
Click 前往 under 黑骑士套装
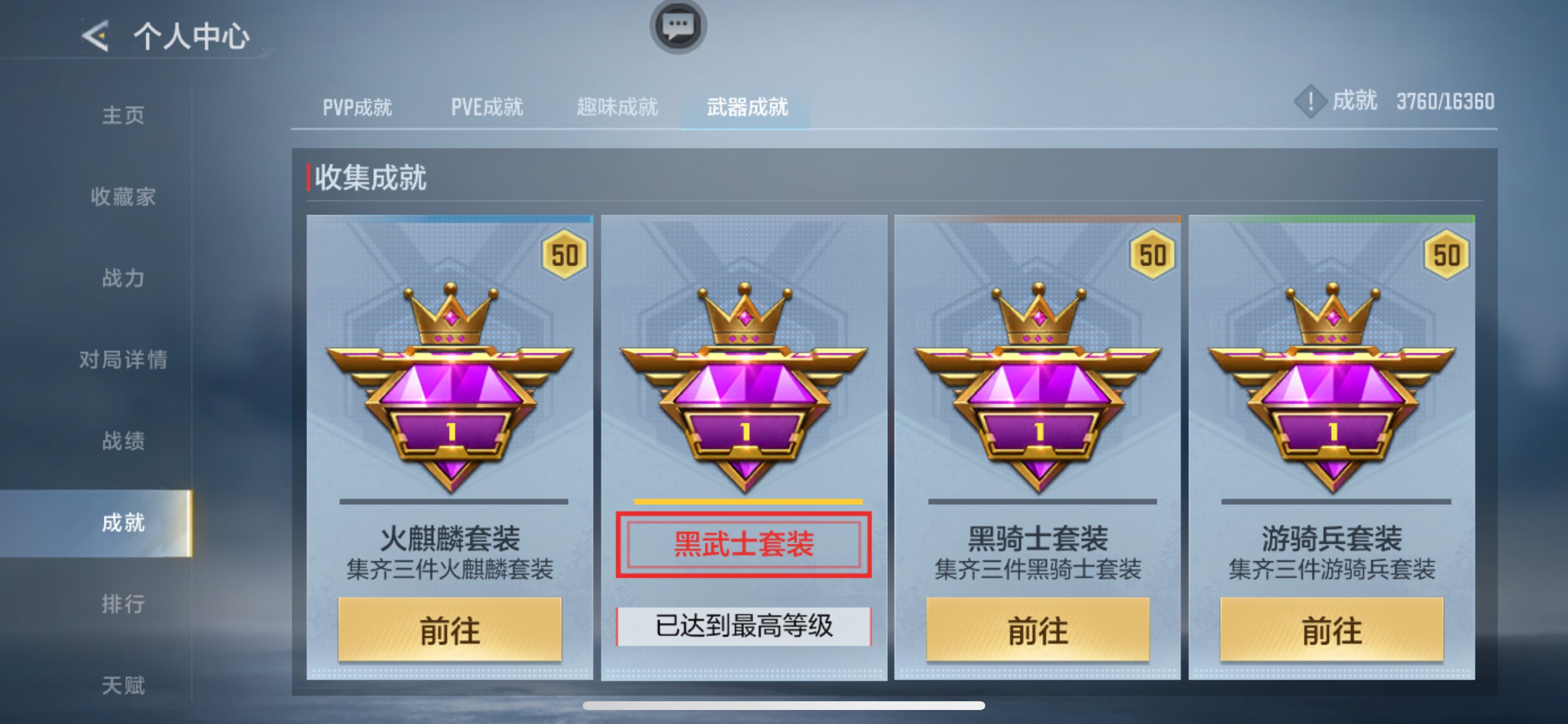[x=1038, y=631]
